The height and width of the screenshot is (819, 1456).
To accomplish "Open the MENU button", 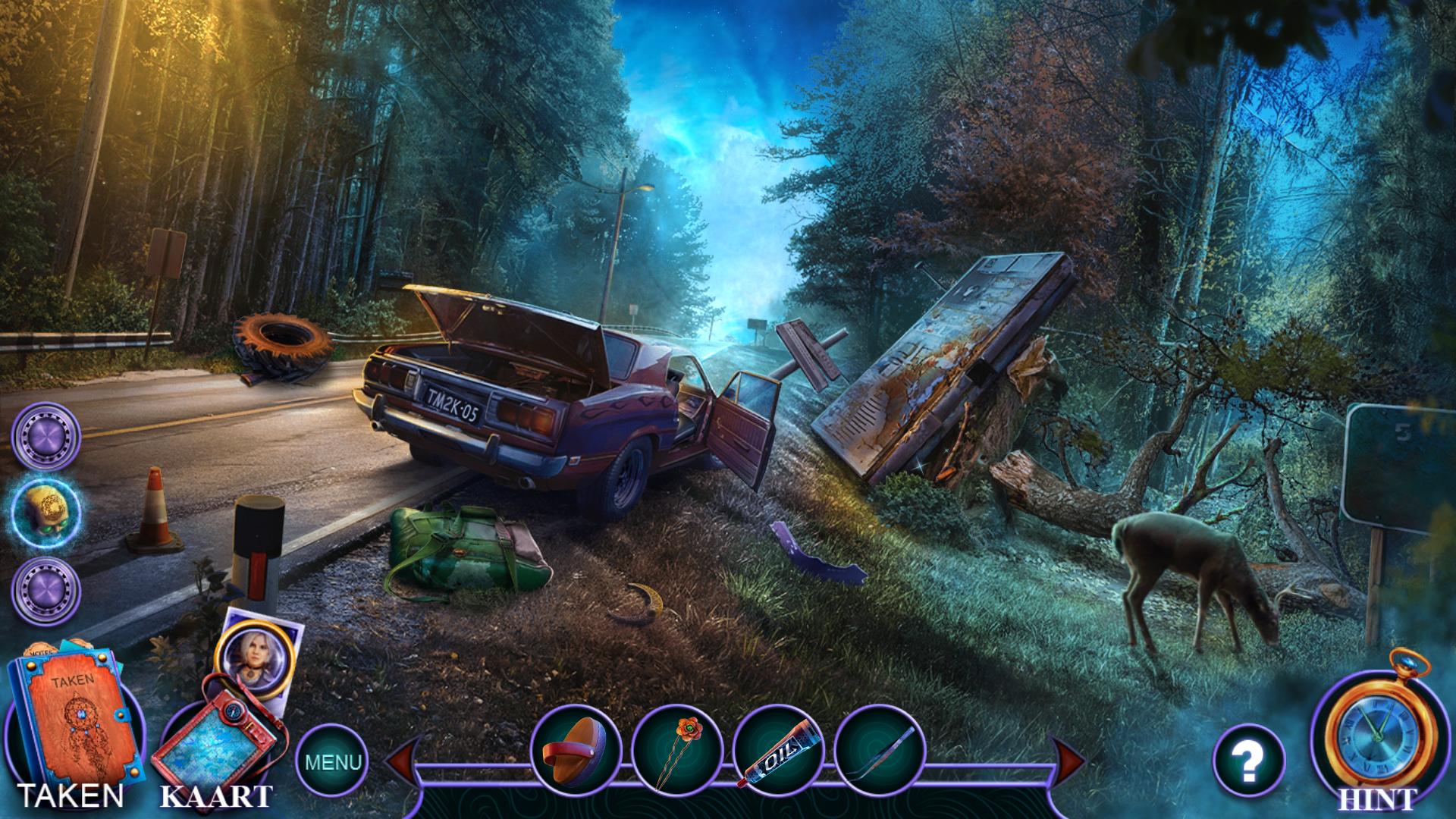I will [x=332, y=761].
